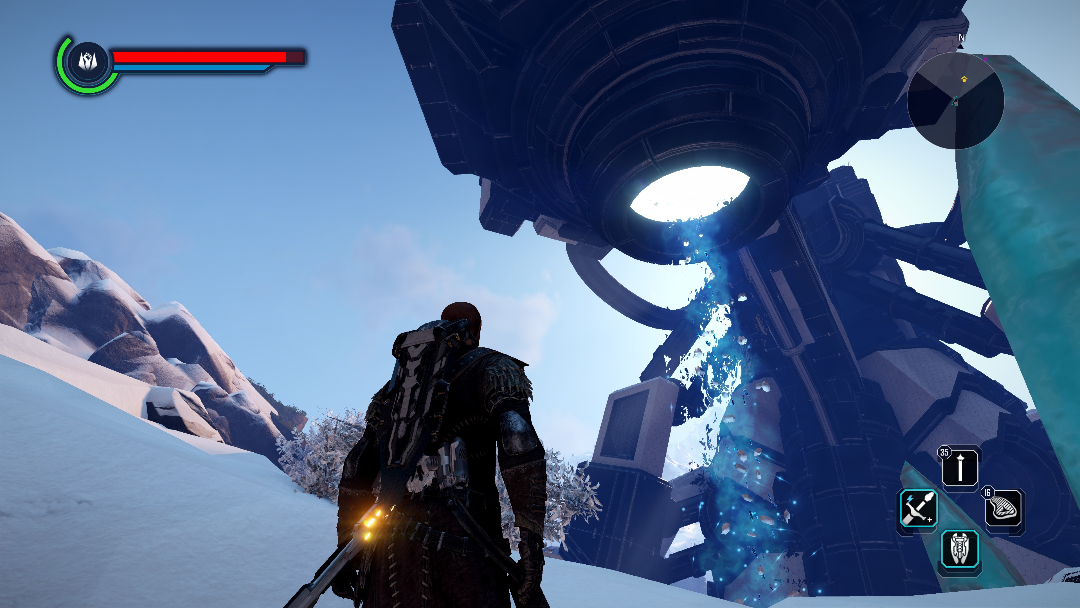Click the raised fist faction emblem
This screenshot has width=1080, height=608.
(86, 61)
